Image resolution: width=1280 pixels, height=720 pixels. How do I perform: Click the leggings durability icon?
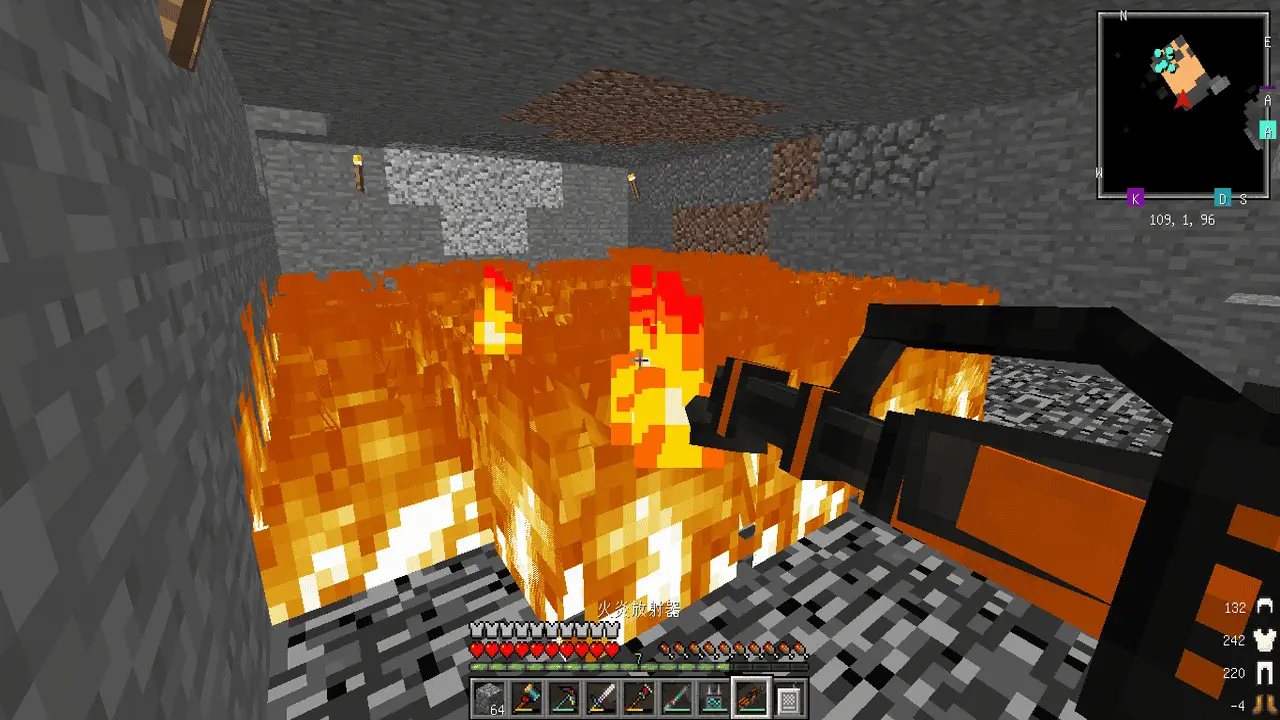pyautogui.click(x=1266, y=673)
